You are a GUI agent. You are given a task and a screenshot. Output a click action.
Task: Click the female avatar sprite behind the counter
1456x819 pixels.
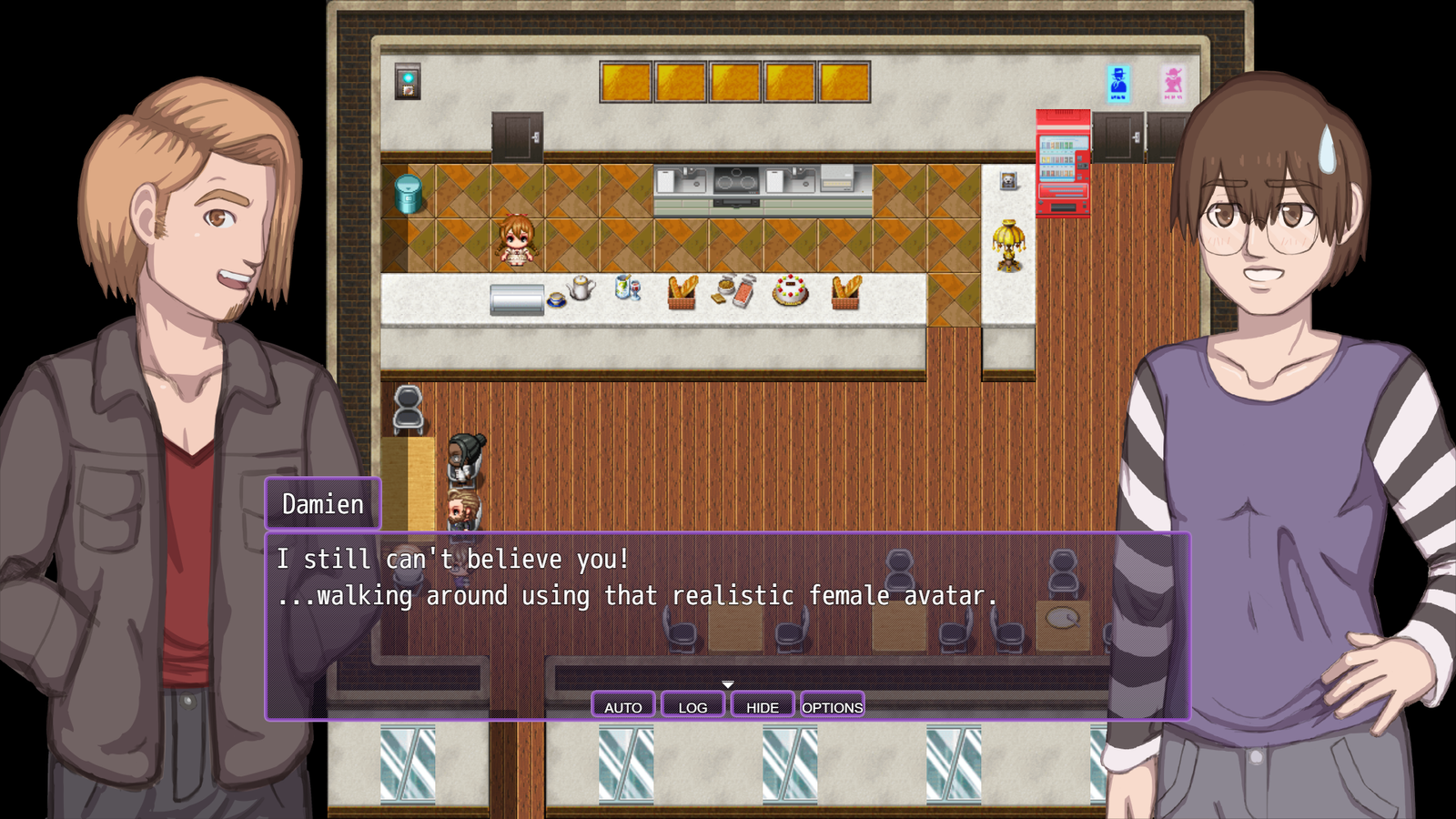tap(514, 241)
